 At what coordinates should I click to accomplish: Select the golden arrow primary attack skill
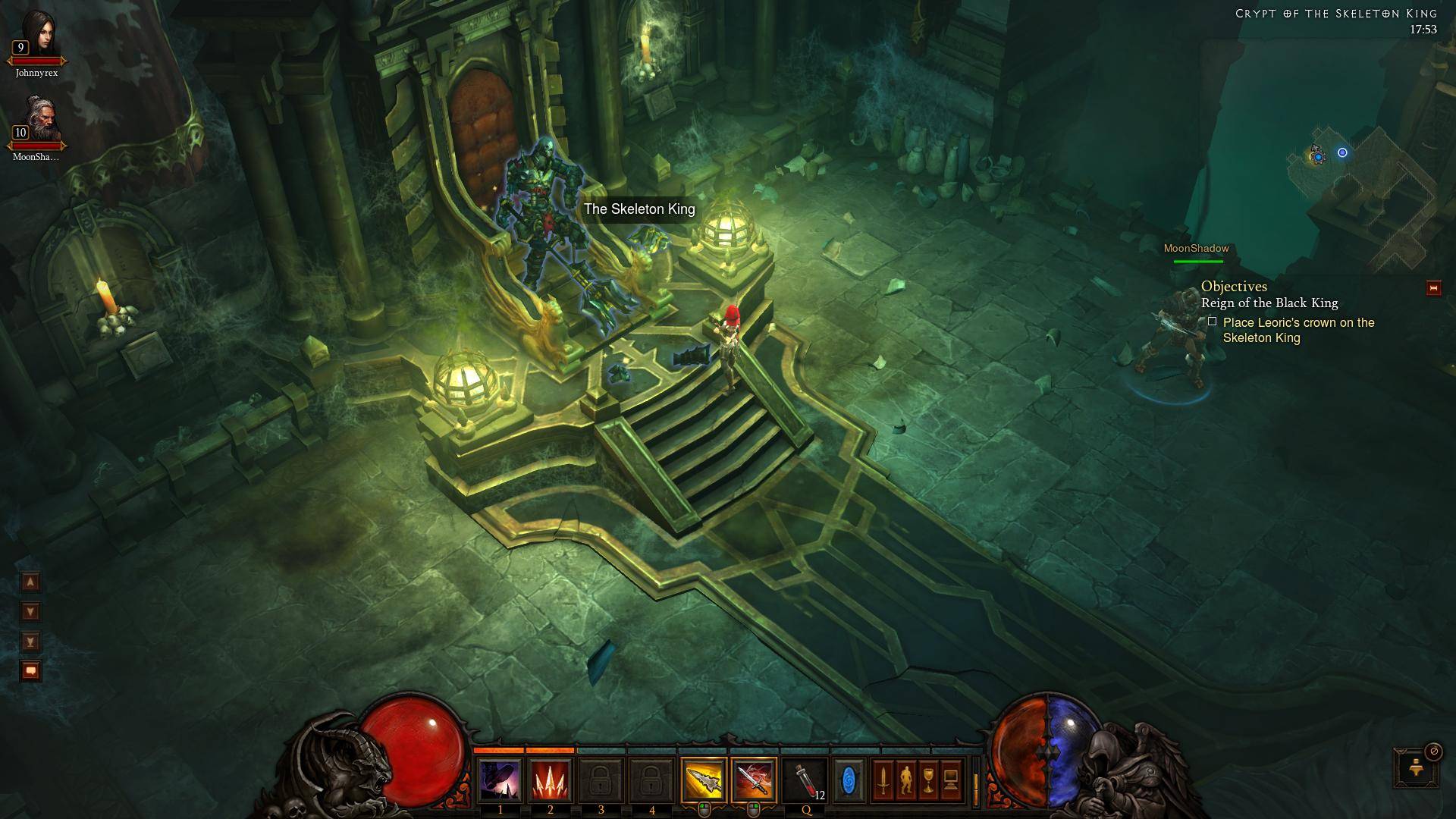click(x=704, y=780)
